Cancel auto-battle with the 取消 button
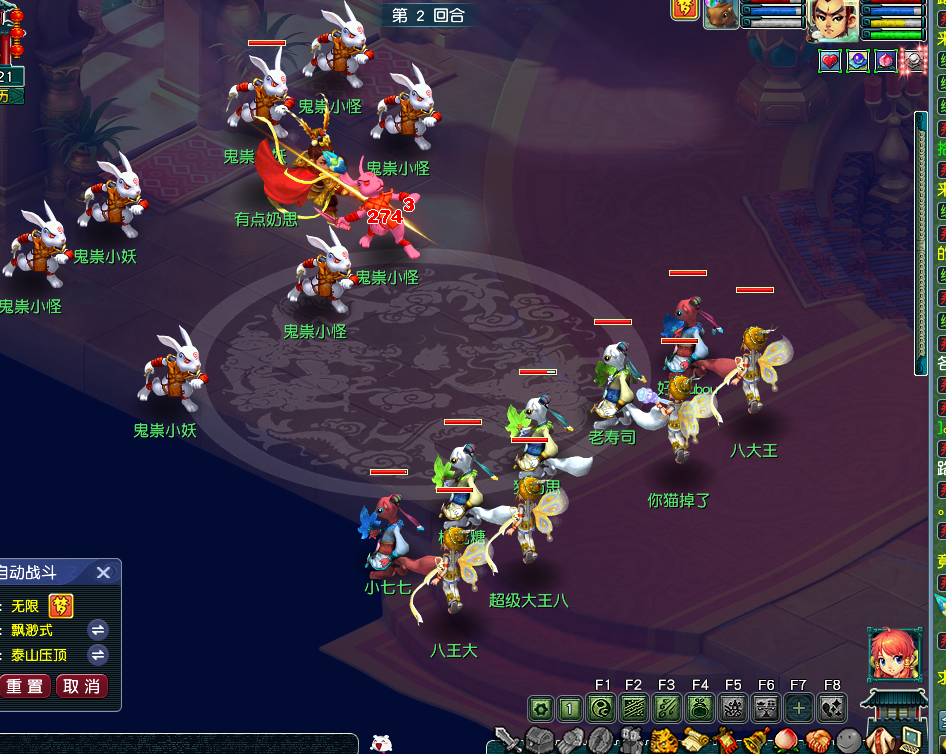The image size is (946, 754). click(x=81, y=687)
